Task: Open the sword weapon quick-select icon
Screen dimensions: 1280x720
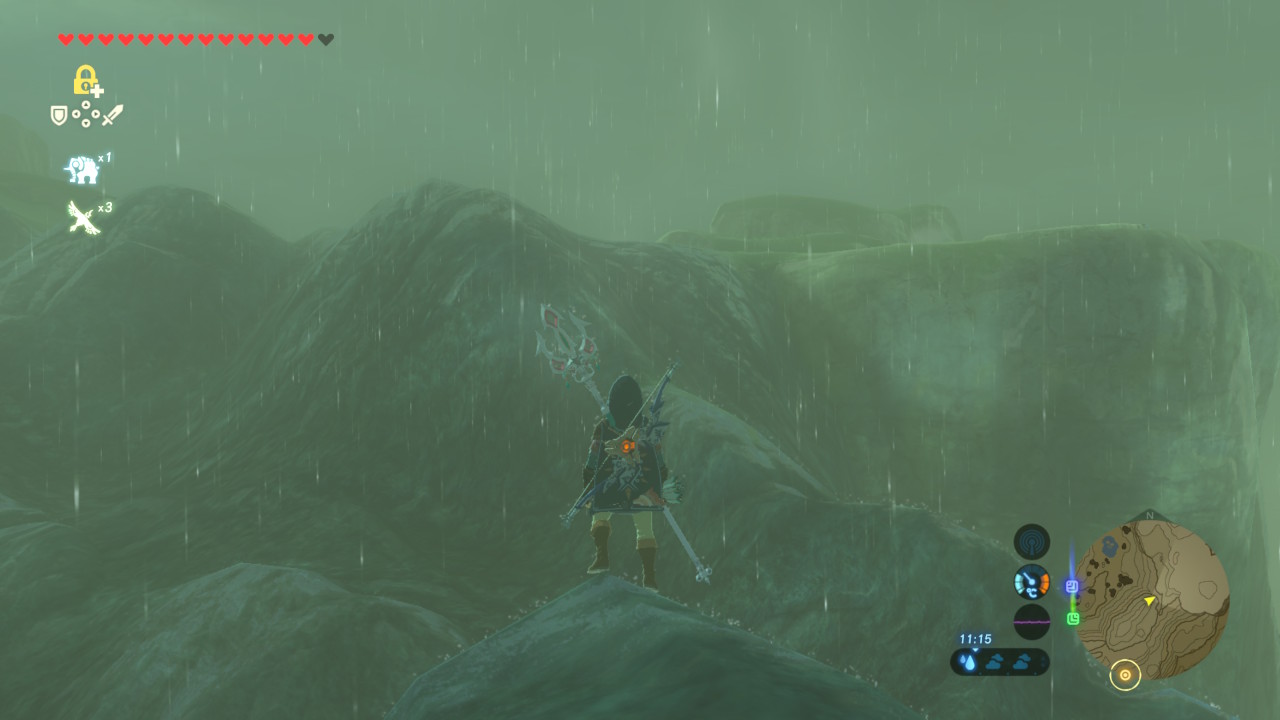Action: click(x=112, y=115)
